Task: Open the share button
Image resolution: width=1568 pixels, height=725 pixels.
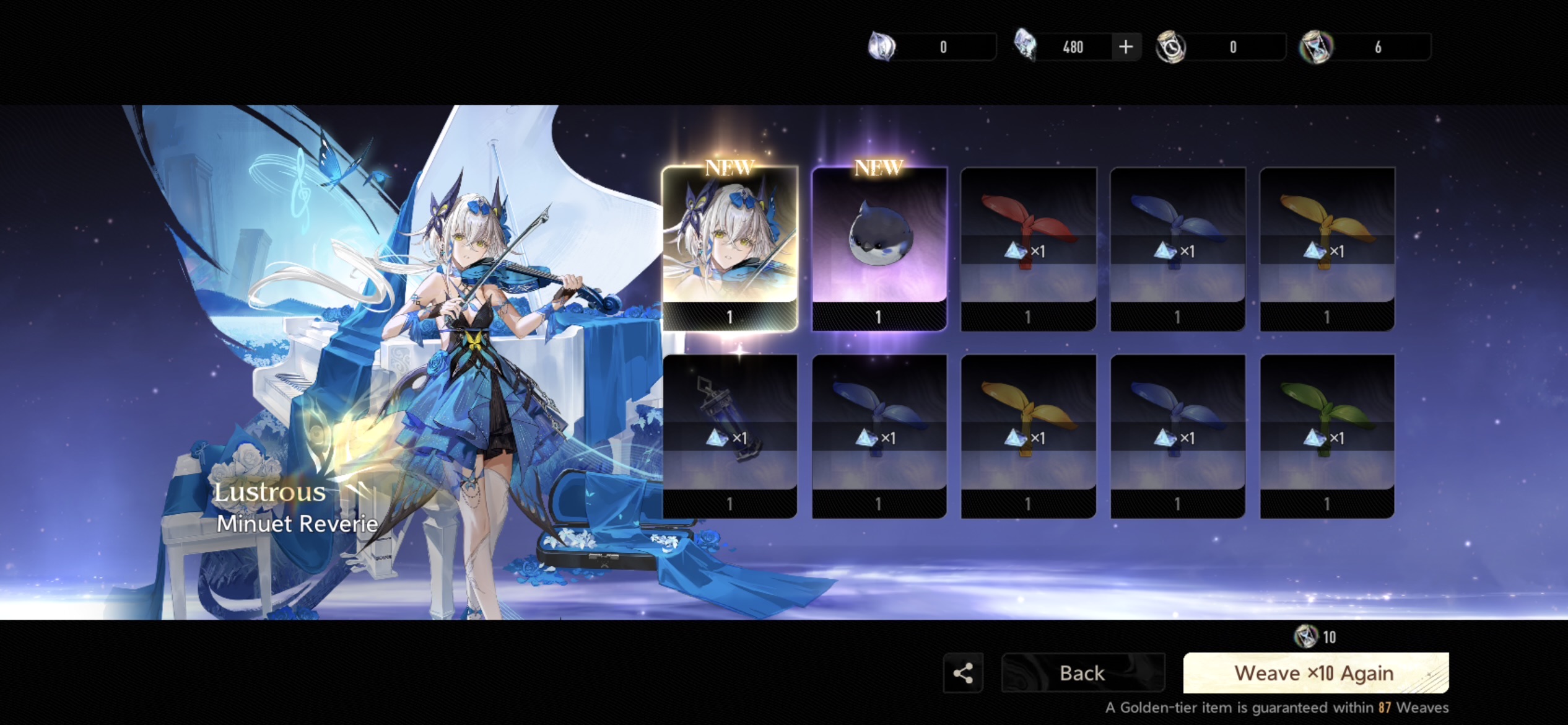Action: coord(963,673)
